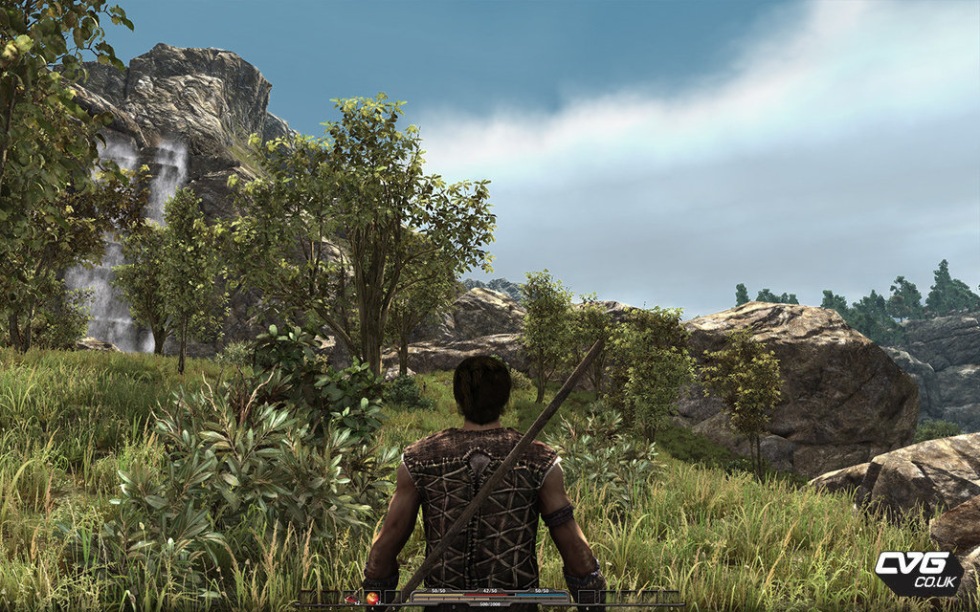This screenshot has height=612, width=980.
Task: Use the raw meat hotbar item
Action: (x=352, y=598)
